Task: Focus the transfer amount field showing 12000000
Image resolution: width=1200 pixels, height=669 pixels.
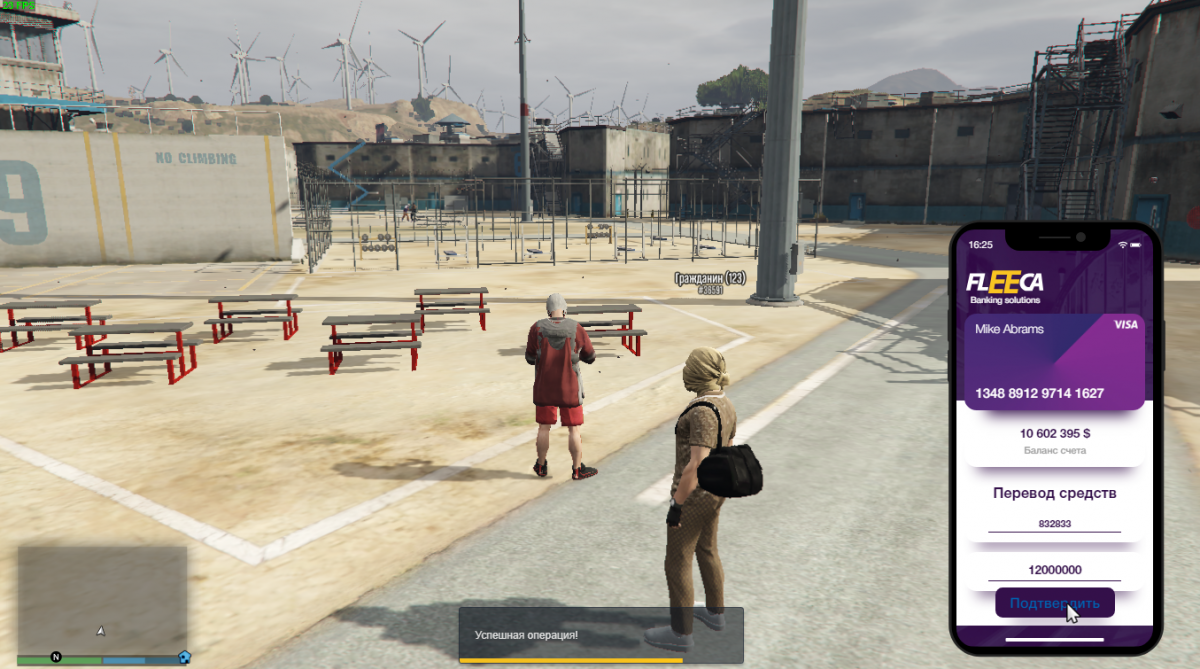Action: pyautogui.click(x=1054, y=570)
